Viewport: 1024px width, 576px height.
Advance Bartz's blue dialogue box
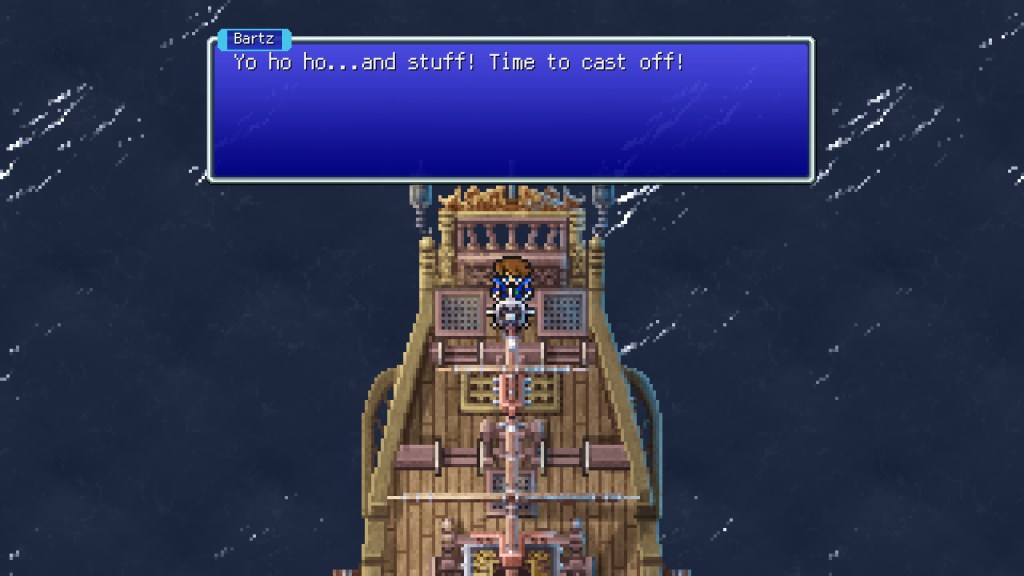pos(510,110)
